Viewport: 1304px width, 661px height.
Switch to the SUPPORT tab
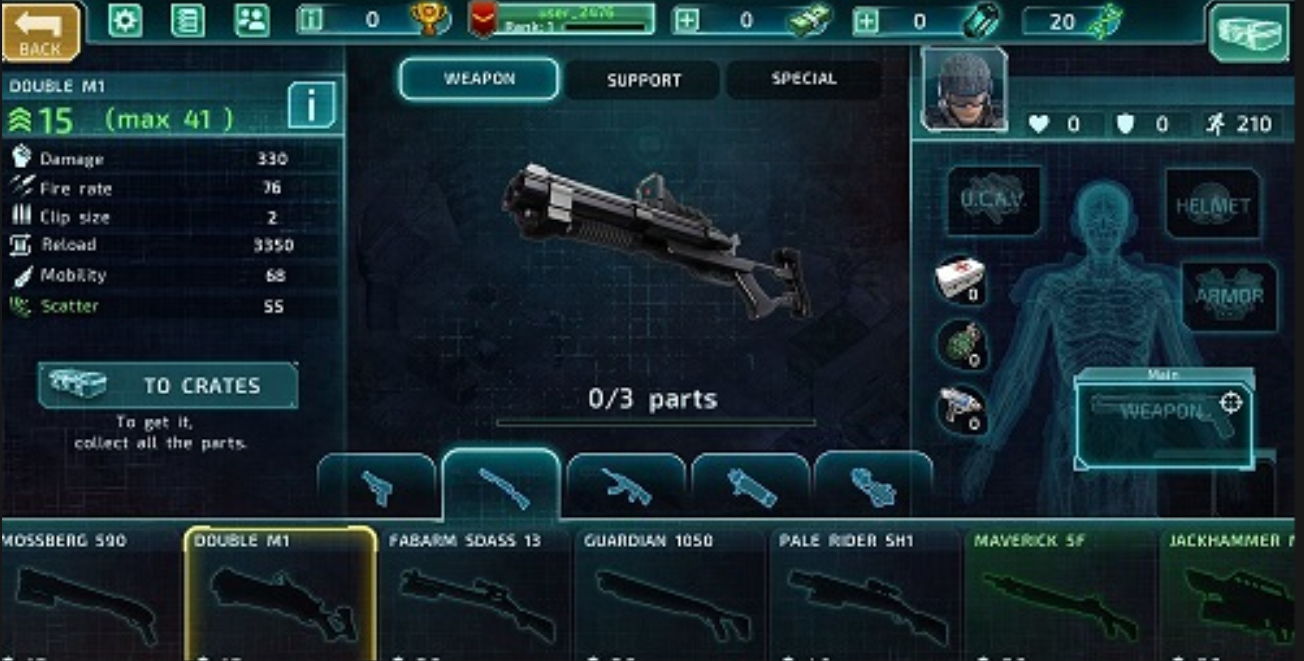[x=643, y=80]
